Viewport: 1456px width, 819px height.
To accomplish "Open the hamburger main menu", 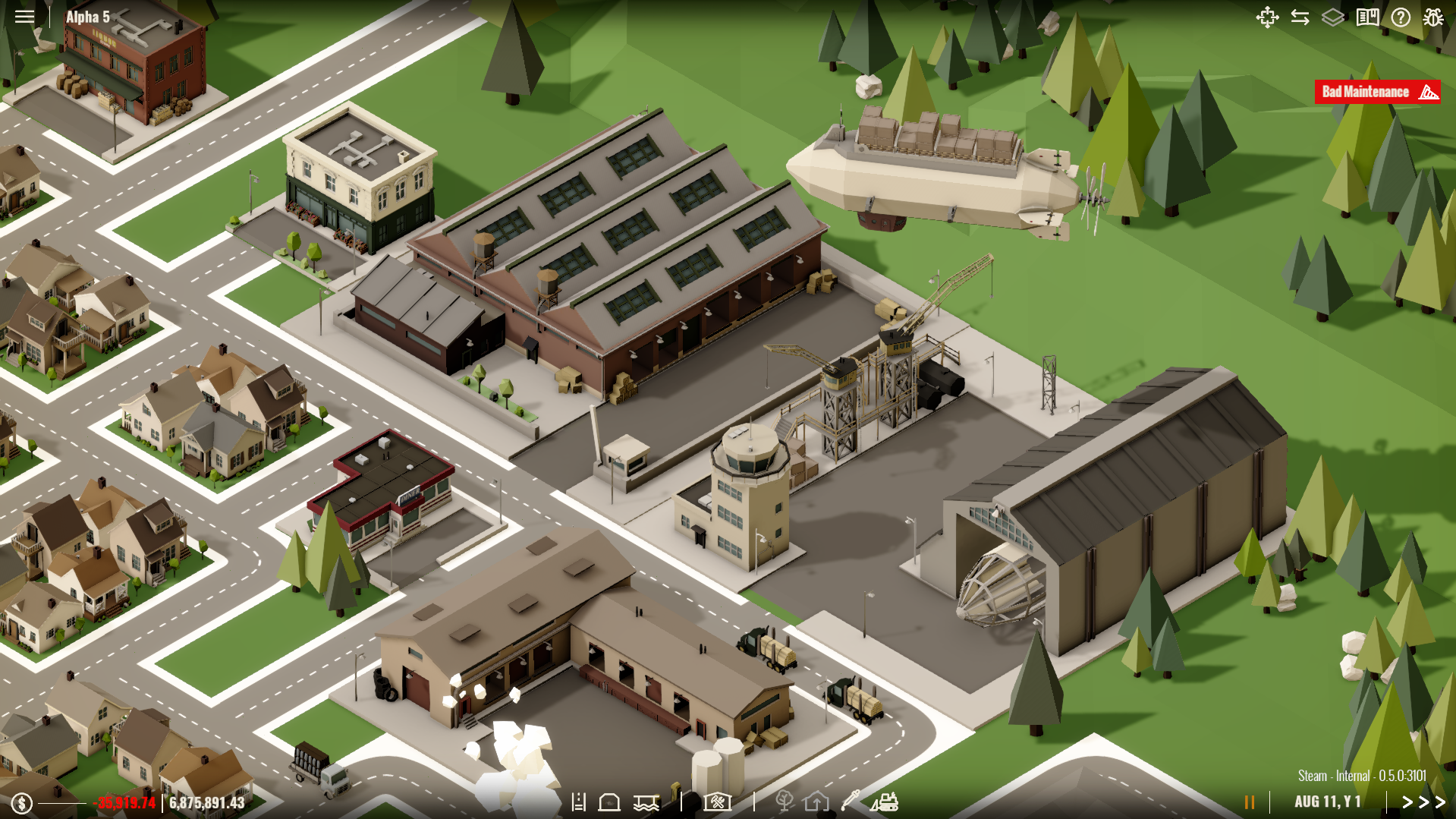I will [x=24, y=17].
